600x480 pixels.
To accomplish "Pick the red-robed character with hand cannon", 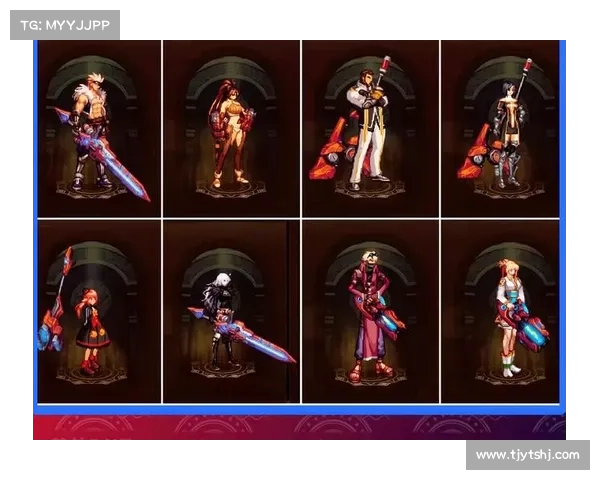I will tap(369, 312).
